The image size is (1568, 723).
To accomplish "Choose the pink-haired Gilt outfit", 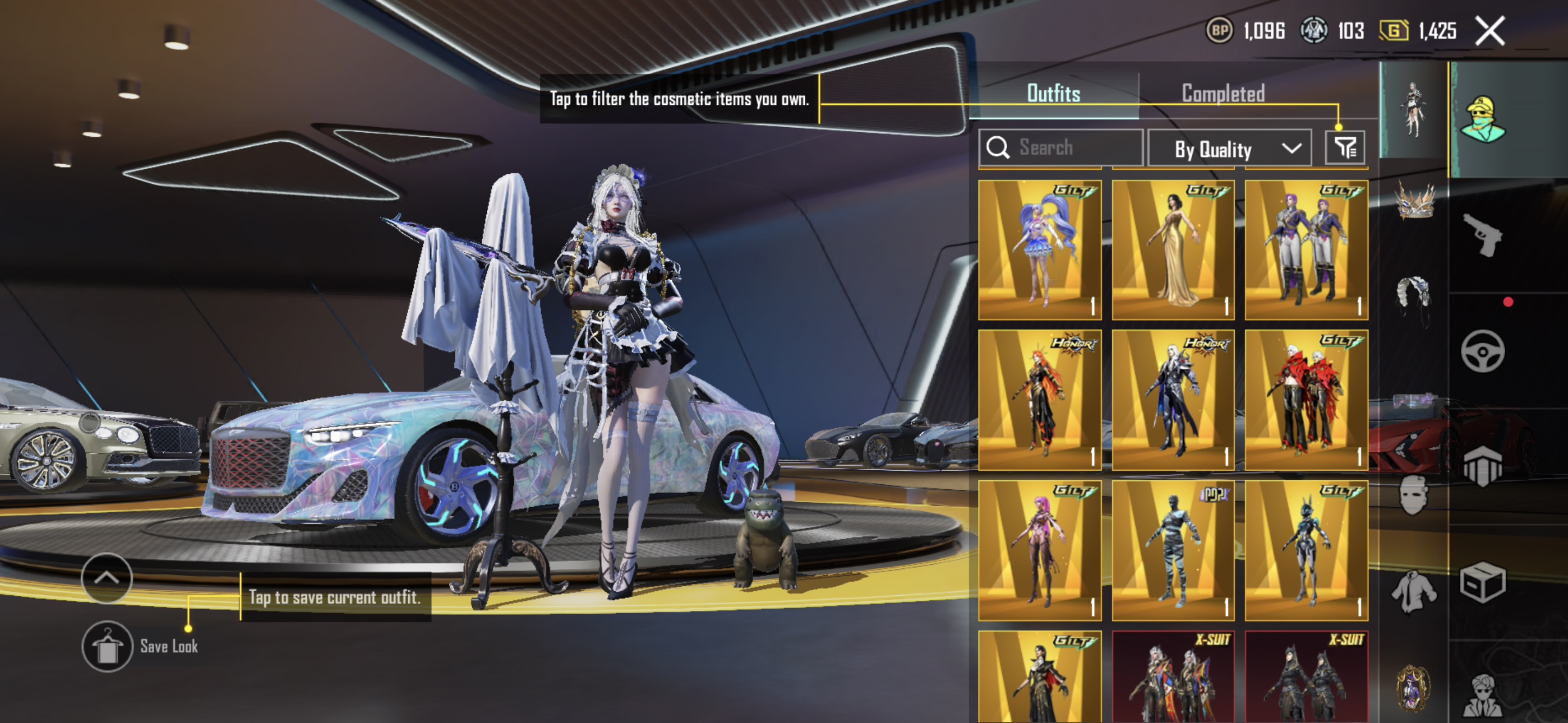I will click(1040, 550).
